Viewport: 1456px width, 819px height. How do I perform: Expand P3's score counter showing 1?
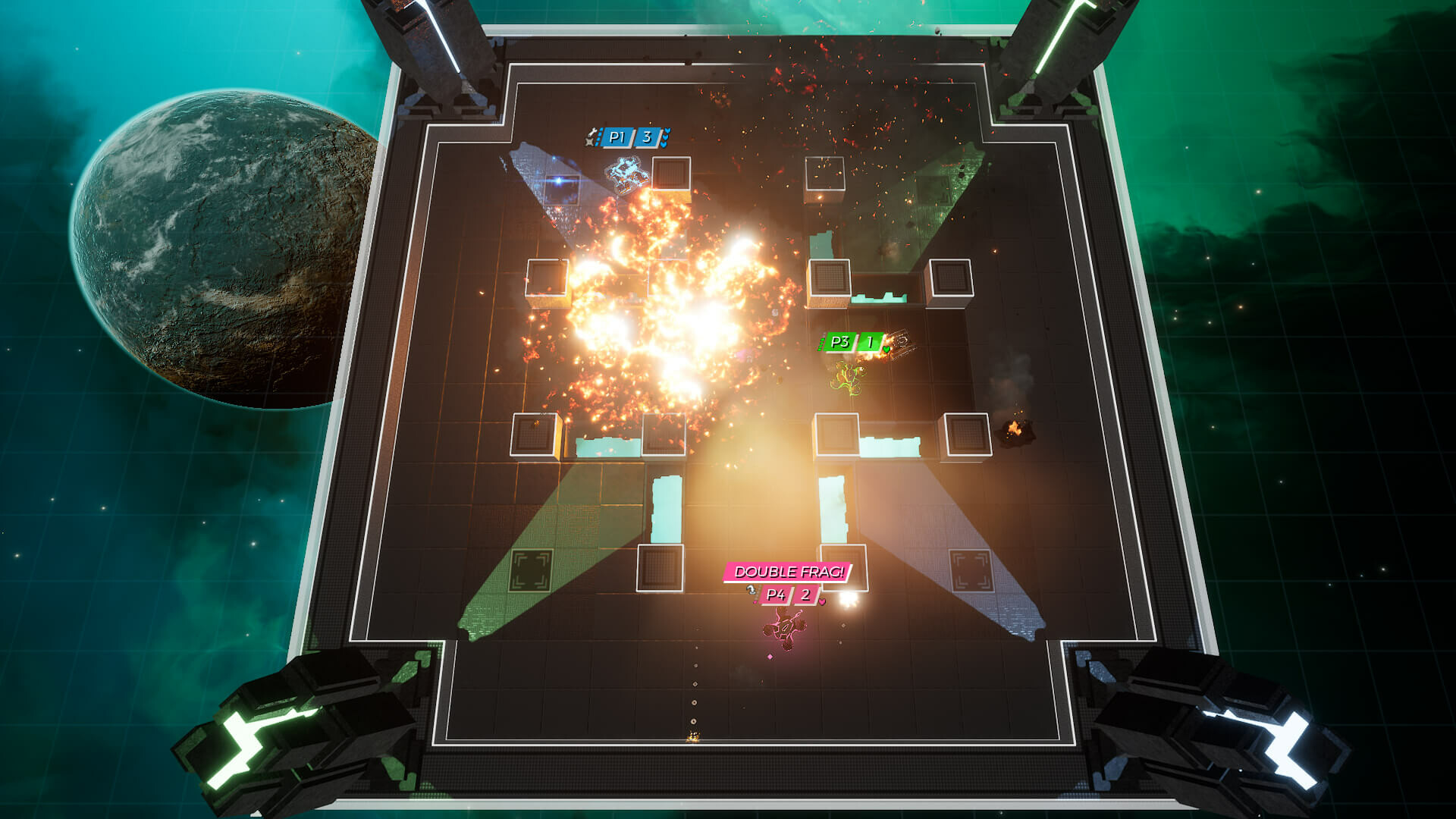pyautogui.click(x=870, y=340)
